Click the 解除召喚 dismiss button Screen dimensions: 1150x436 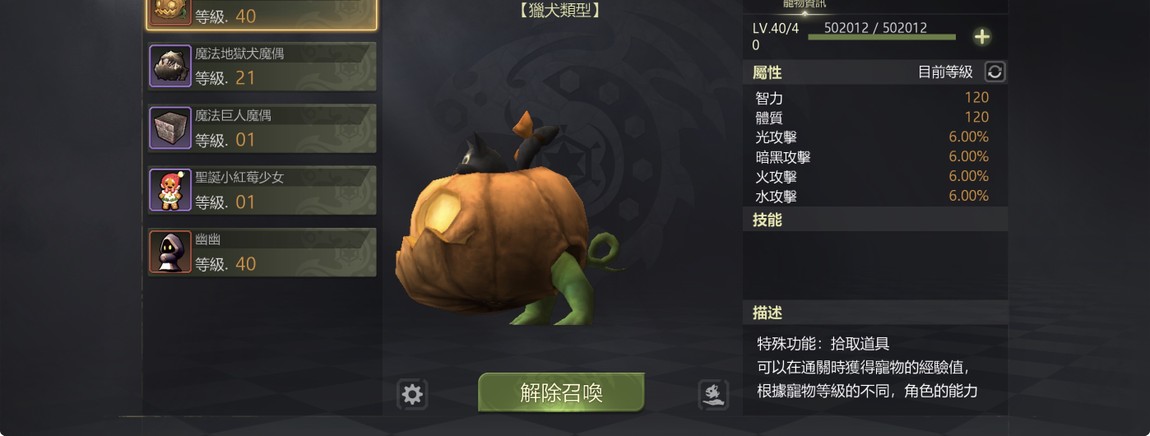tap(561, 392)
